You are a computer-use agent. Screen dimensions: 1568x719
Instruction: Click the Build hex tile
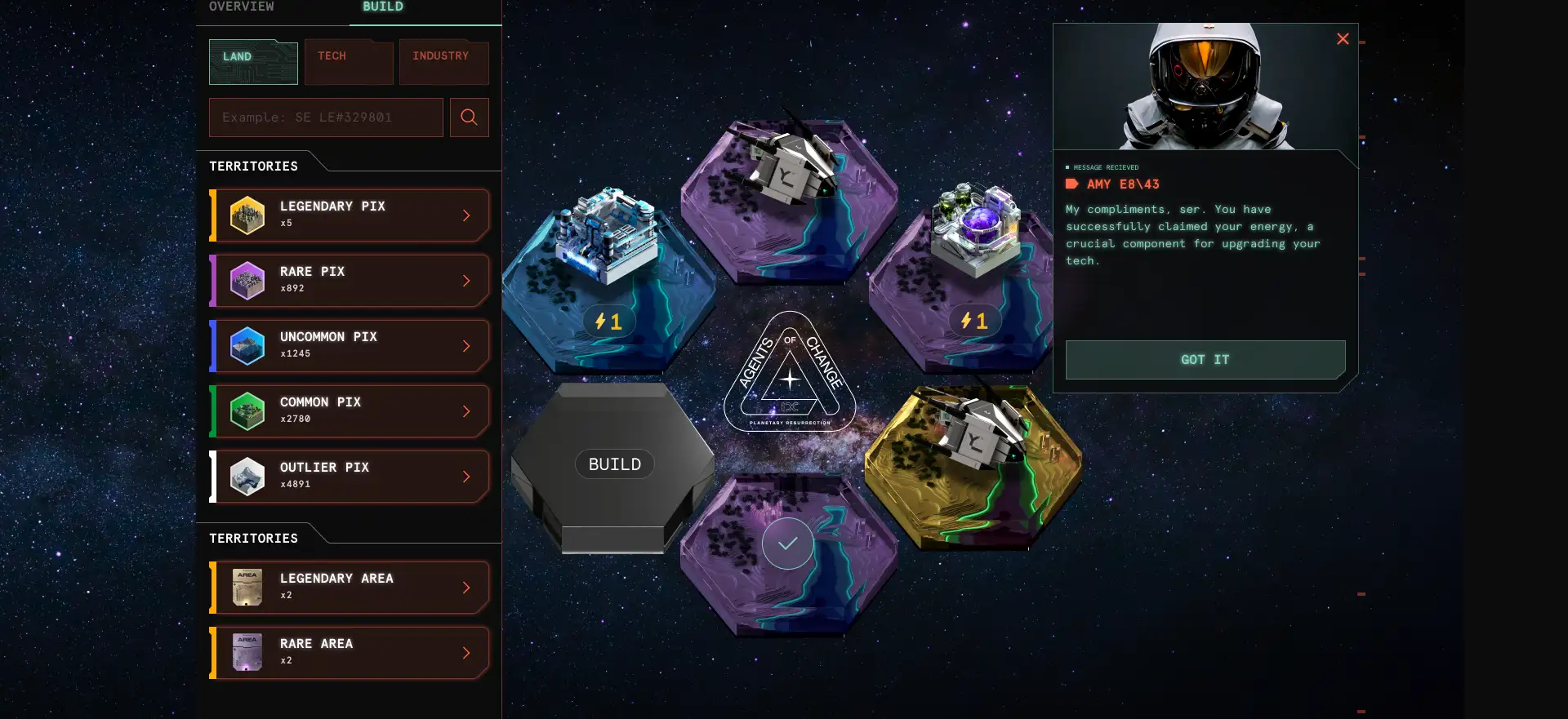tap(615, 464)
